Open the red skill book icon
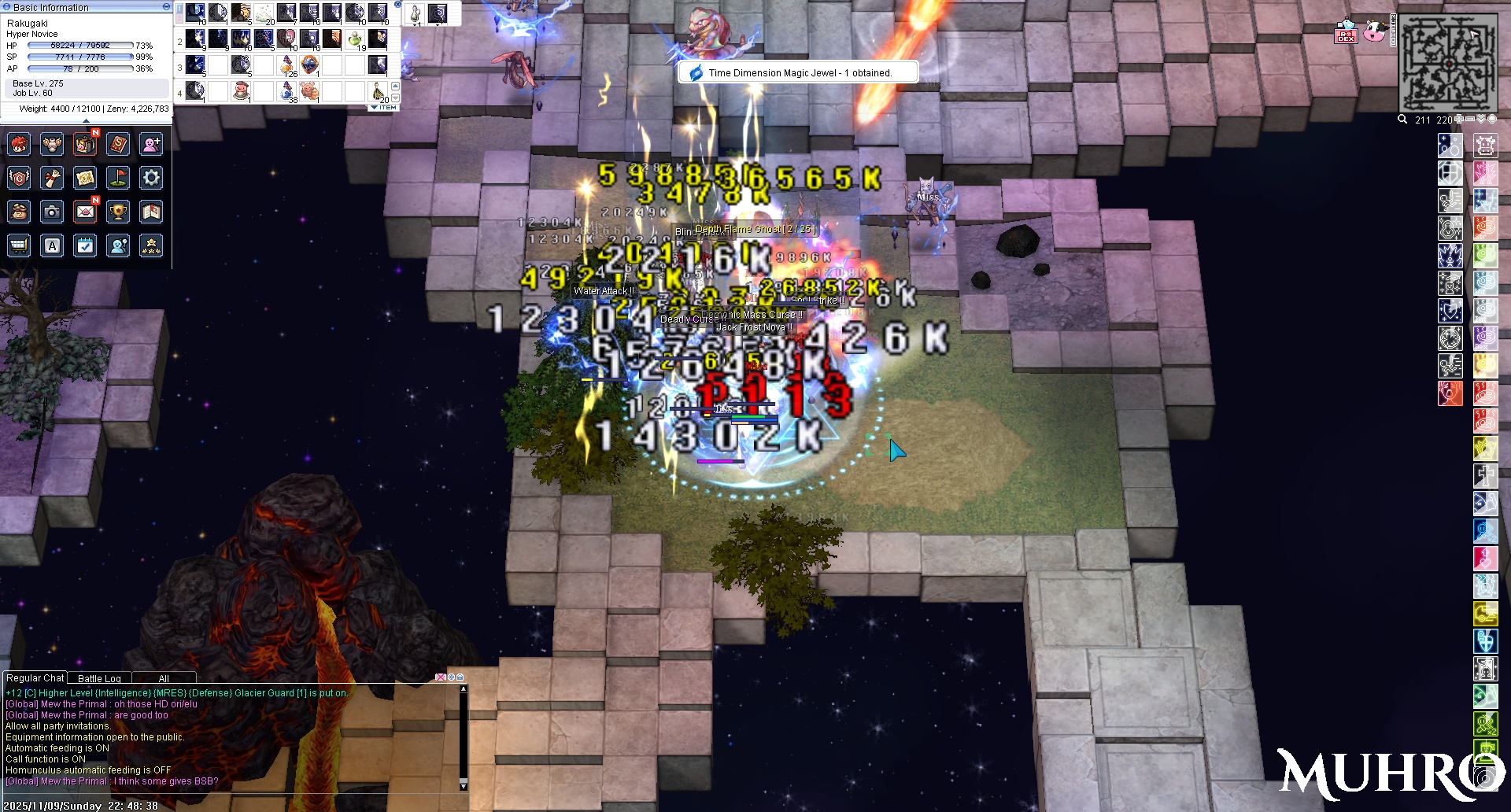1511x812 pixels. tap(118, 144)
